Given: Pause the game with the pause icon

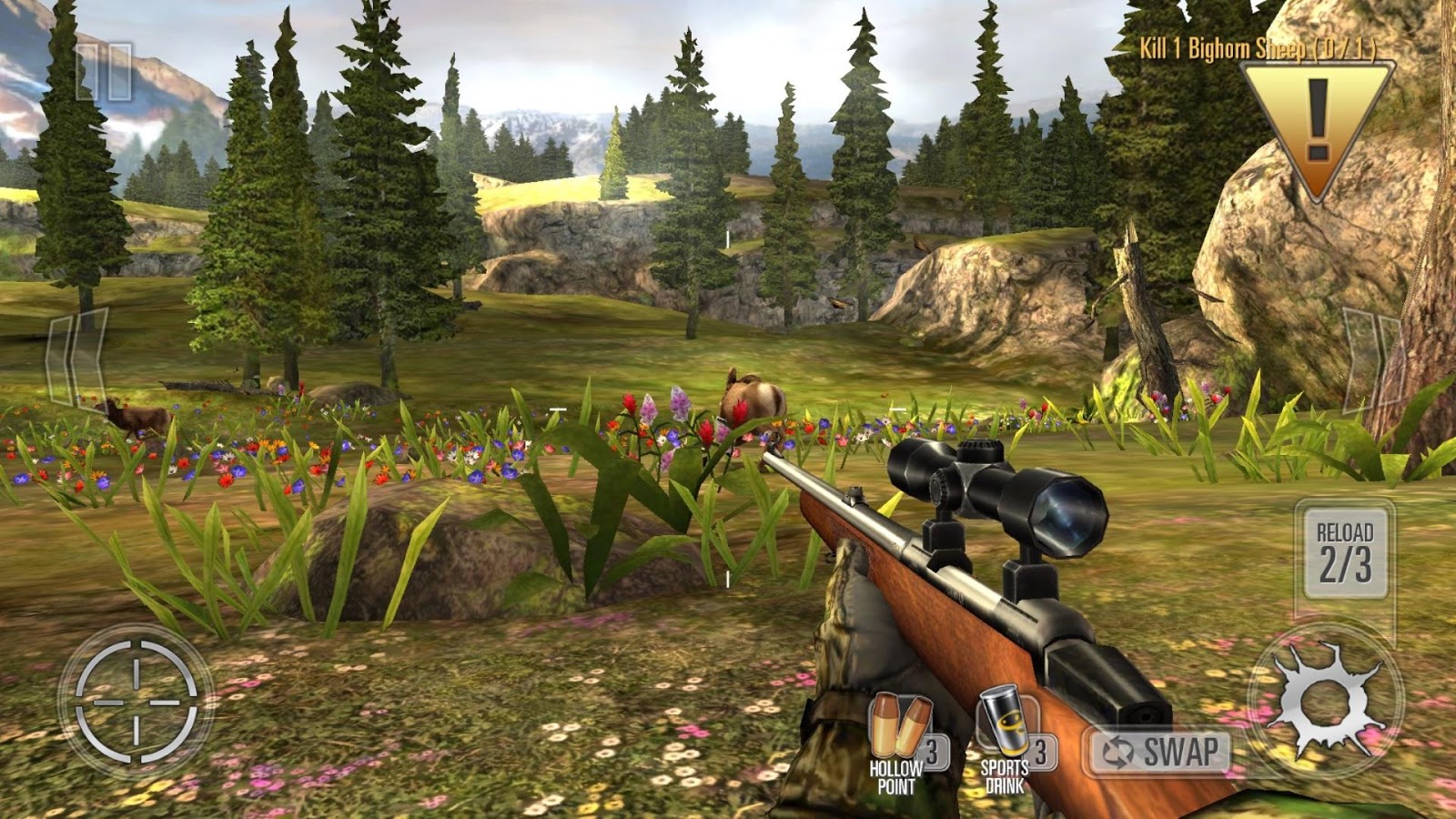Looking at the screenshot, I should click(x=104, y=71).
